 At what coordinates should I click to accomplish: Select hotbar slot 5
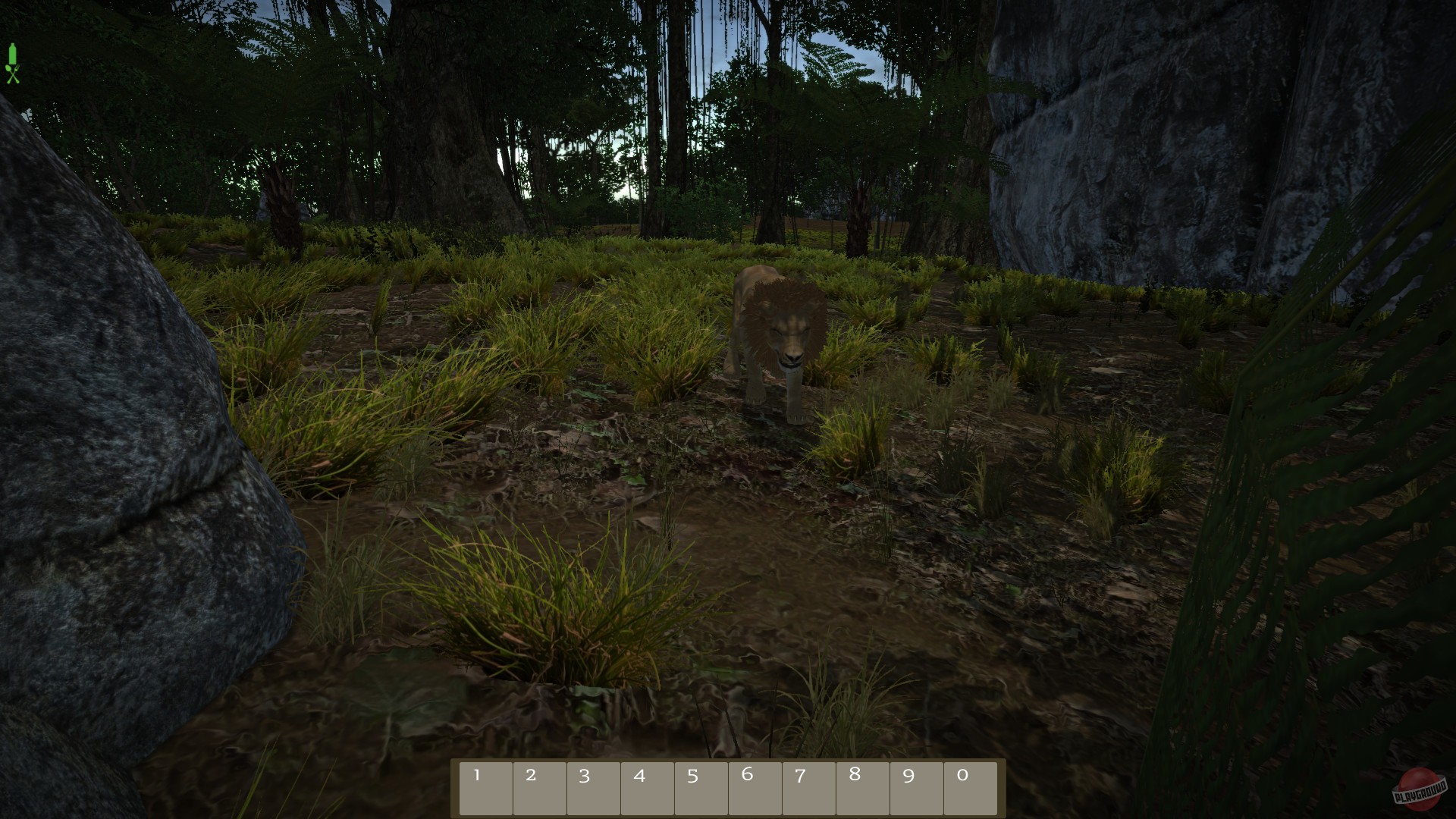tap(701, 787)
